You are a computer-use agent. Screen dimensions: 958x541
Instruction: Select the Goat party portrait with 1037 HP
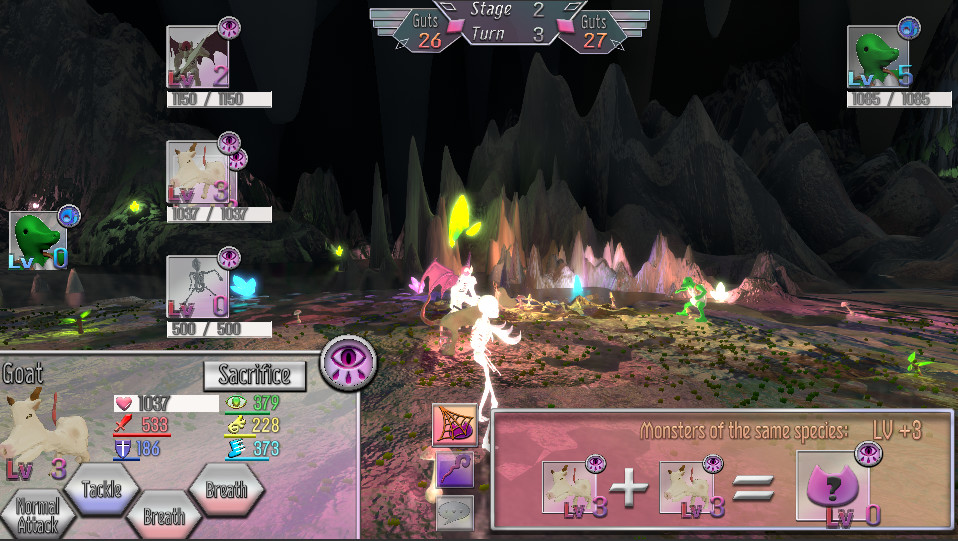[197, 173]
